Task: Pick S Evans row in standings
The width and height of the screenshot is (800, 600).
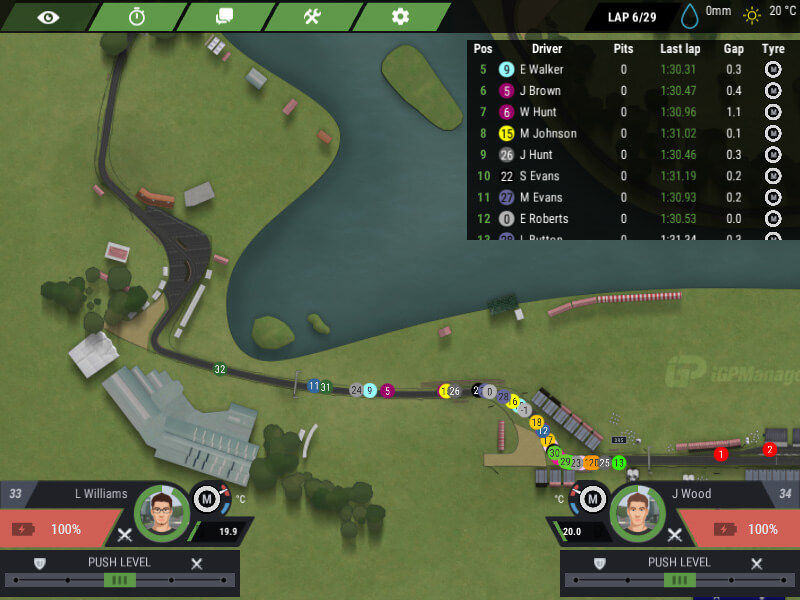Action: click(x=539, y=176)
